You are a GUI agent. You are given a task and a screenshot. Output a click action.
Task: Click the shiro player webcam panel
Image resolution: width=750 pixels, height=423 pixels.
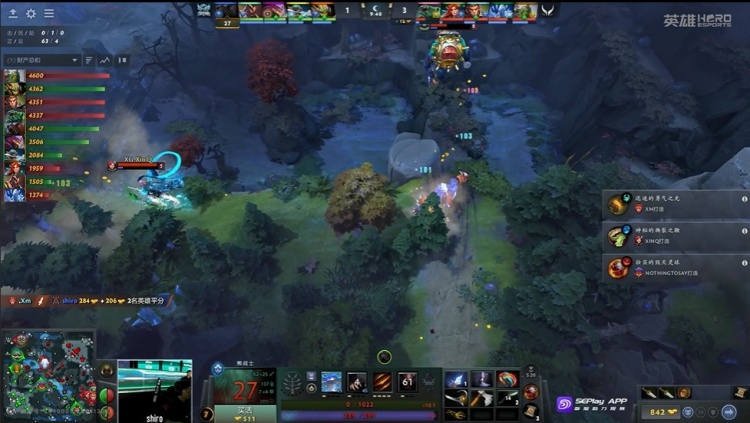point(154,390)
